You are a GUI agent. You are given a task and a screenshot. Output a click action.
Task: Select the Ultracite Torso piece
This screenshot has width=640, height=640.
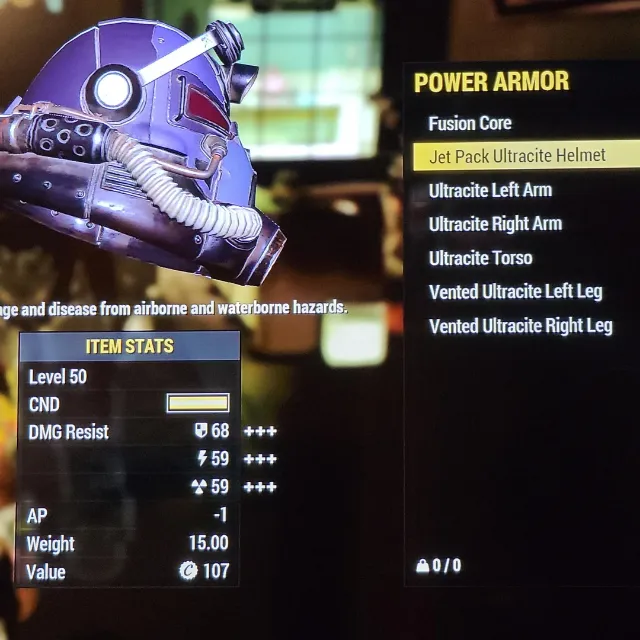[480, 258]
